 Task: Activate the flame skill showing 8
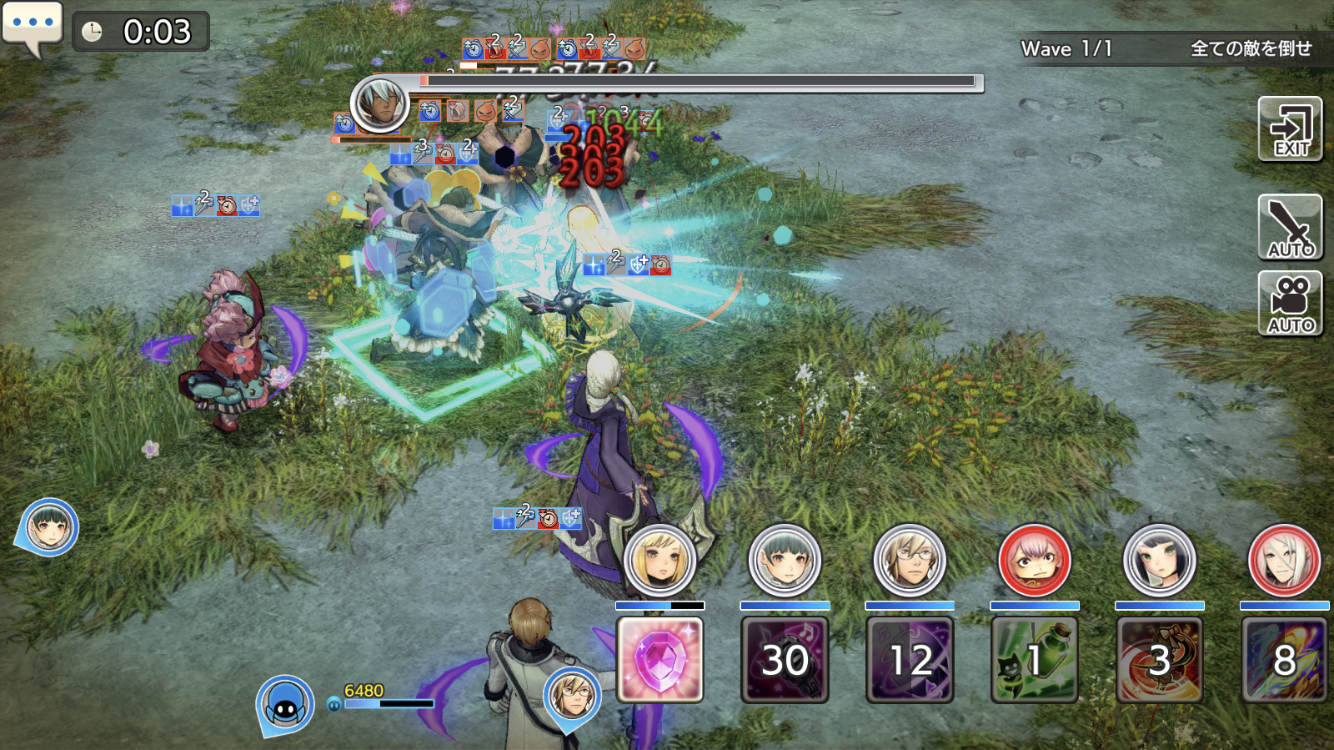pyautogui.click(x=1285, y=659)
